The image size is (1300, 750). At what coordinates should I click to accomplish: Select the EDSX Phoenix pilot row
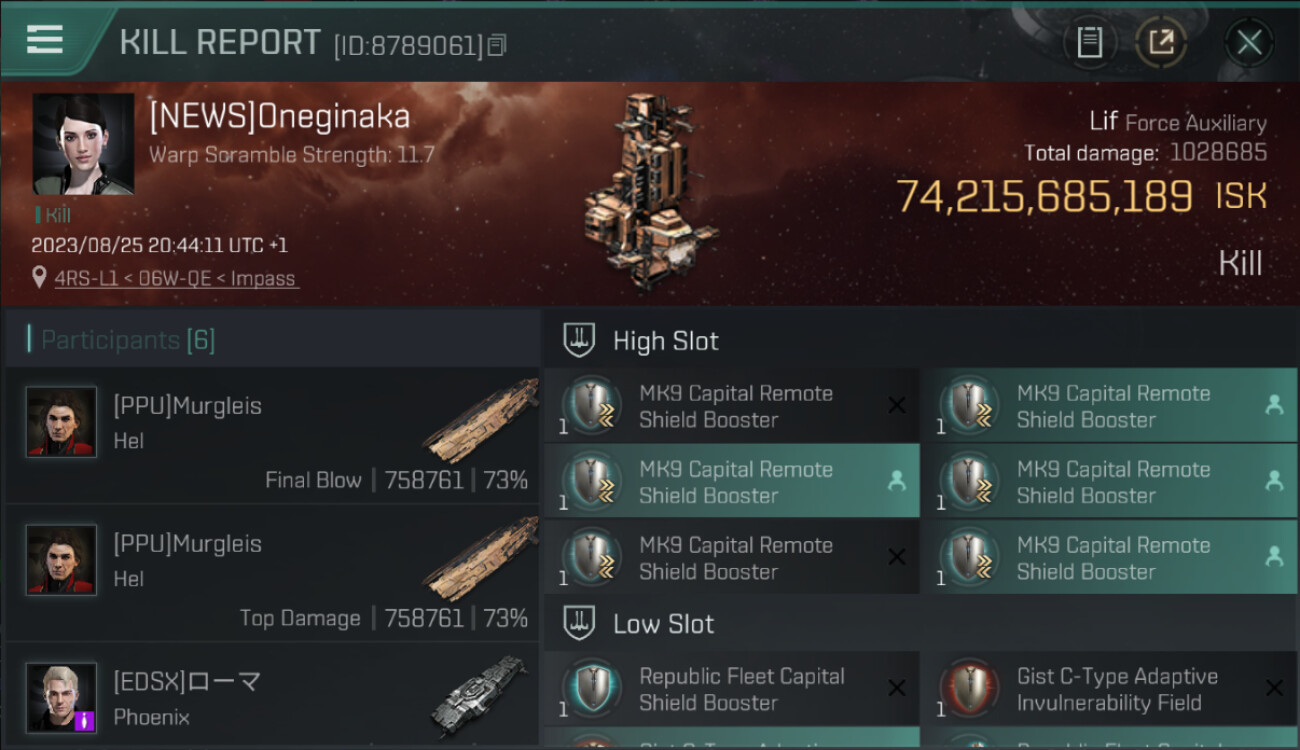point(272,697)
